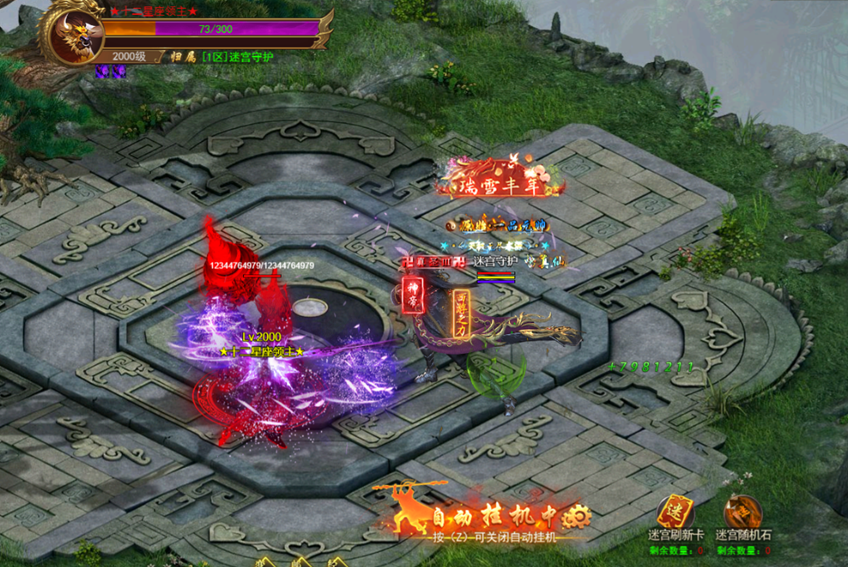Screen dimensions: 848x567
Task: Use the 迷宫刷新卡 maze refresh card
Action: coord(676,510)
